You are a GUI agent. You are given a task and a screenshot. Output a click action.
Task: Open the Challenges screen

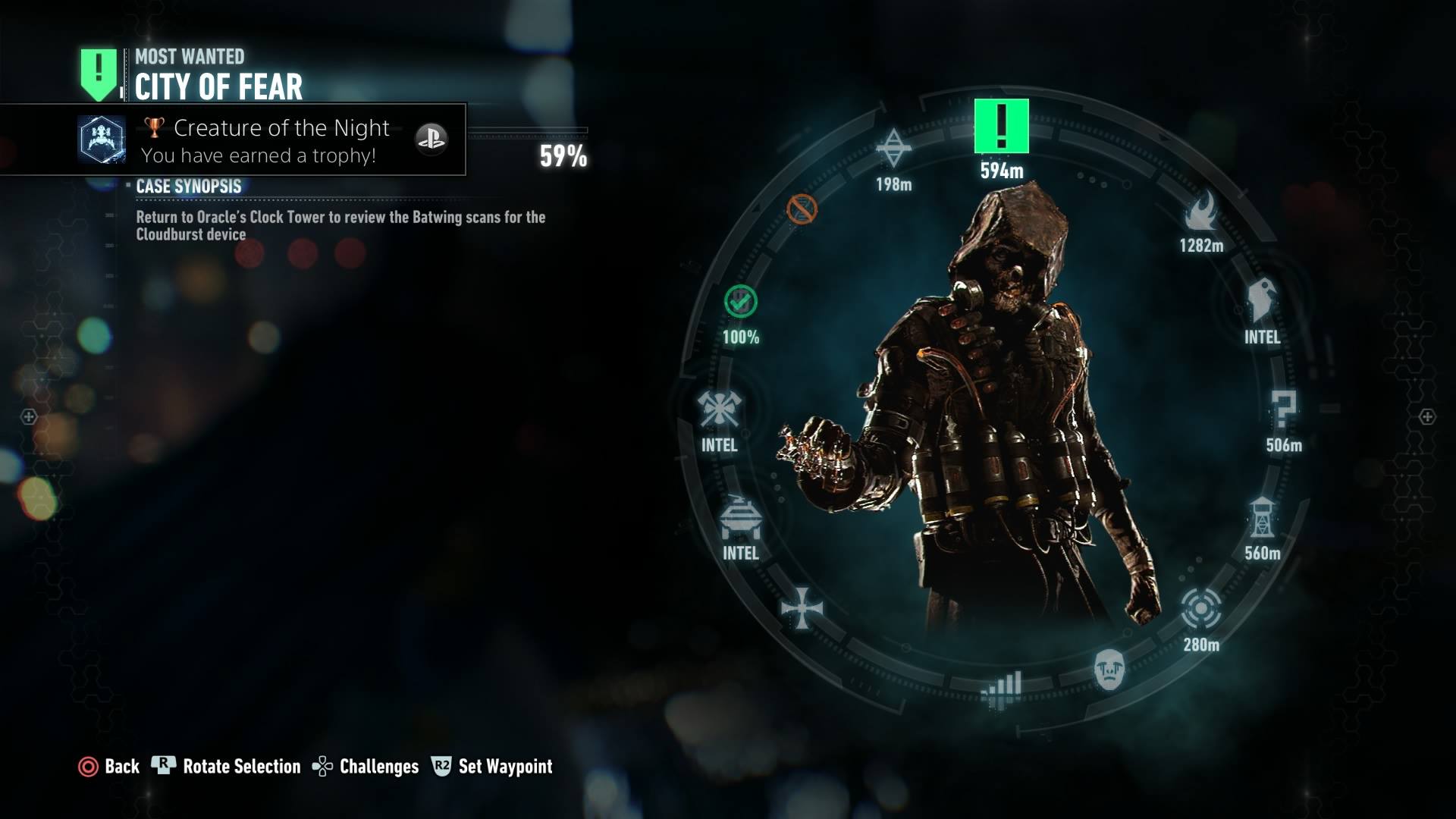point(366,767)
